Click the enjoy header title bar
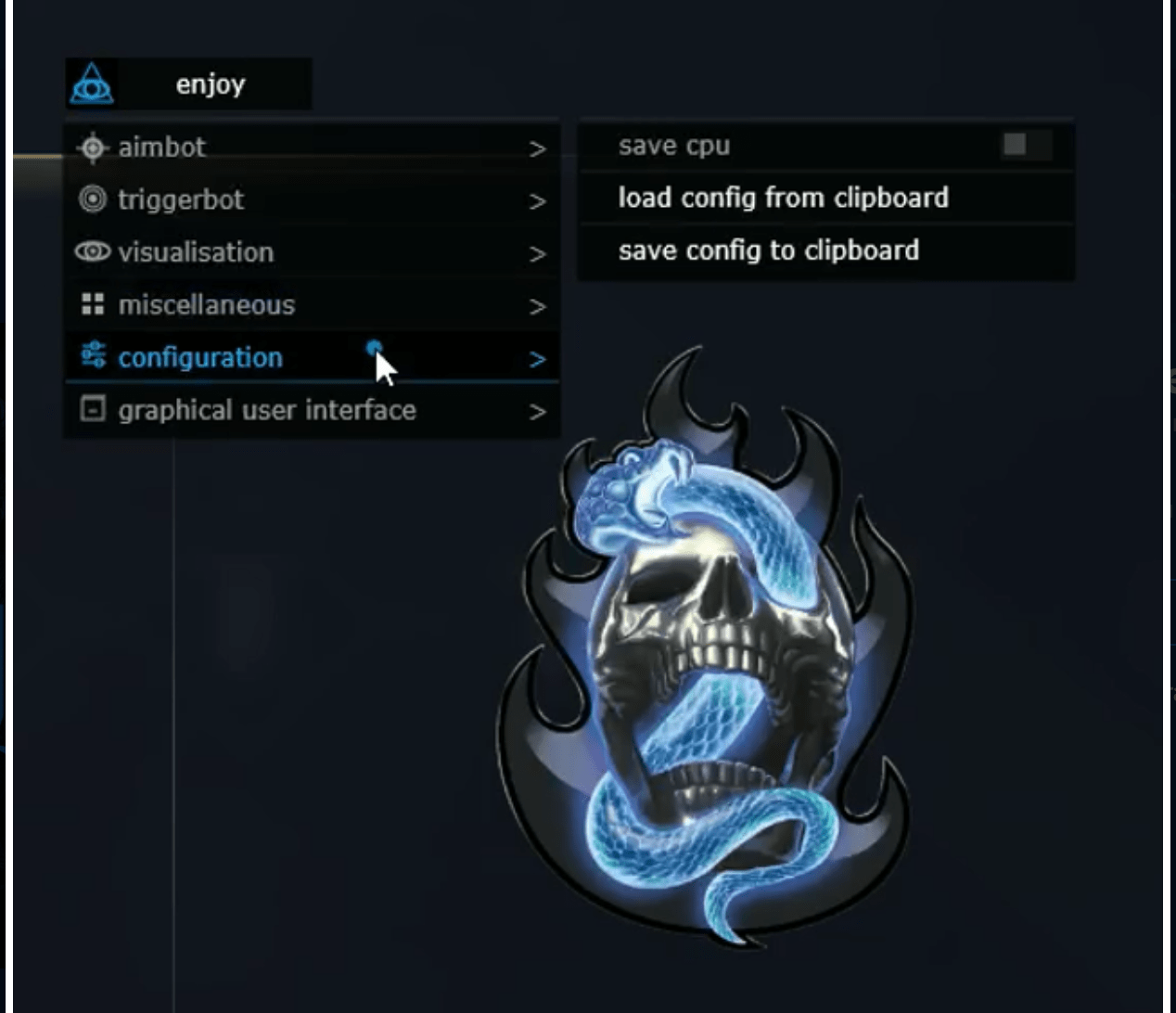The image size is (1176, 1013). pyautogui.click(x=211, y=84)
